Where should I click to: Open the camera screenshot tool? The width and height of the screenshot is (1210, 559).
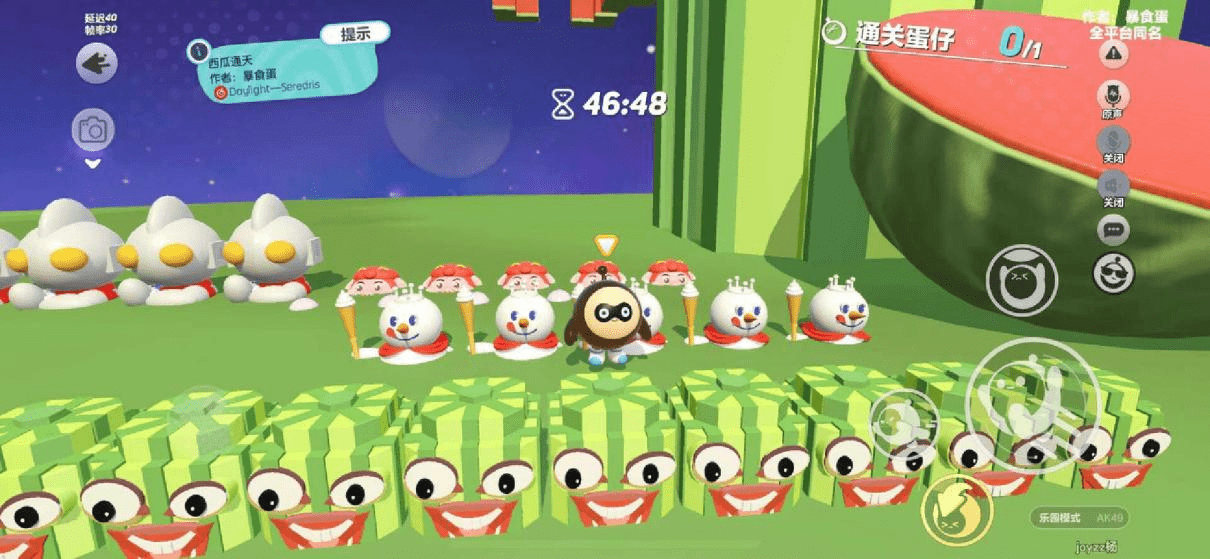coord(93,130)
